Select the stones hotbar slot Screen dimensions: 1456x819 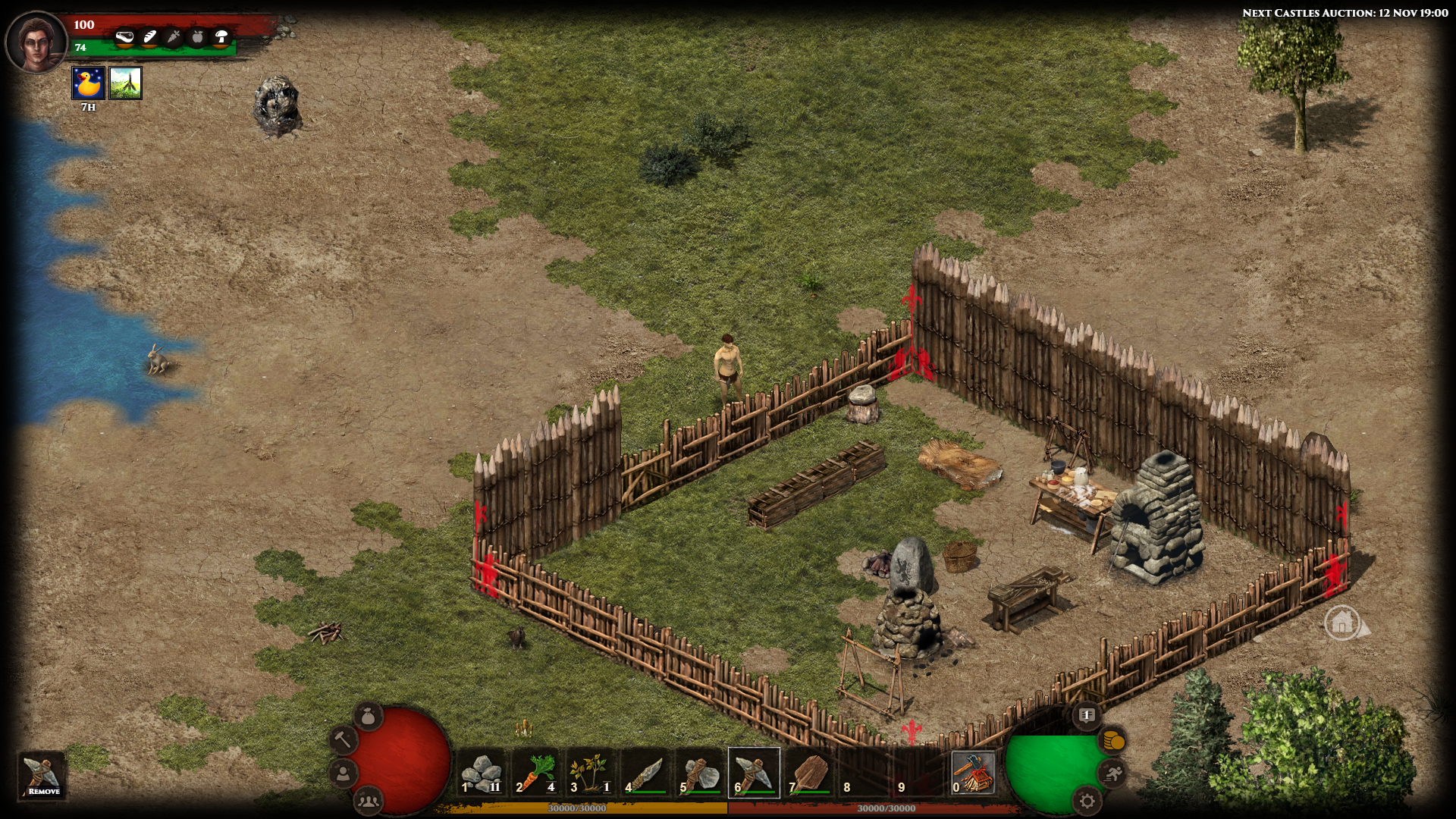coord(482,773)
